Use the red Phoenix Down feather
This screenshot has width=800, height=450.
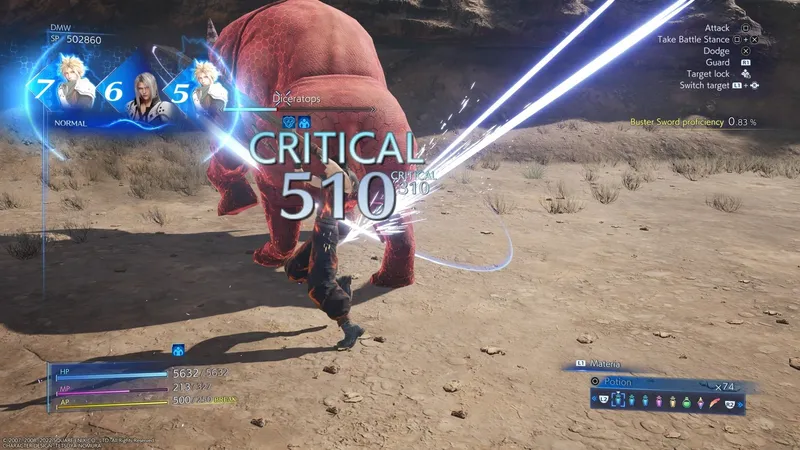point(713,401)
